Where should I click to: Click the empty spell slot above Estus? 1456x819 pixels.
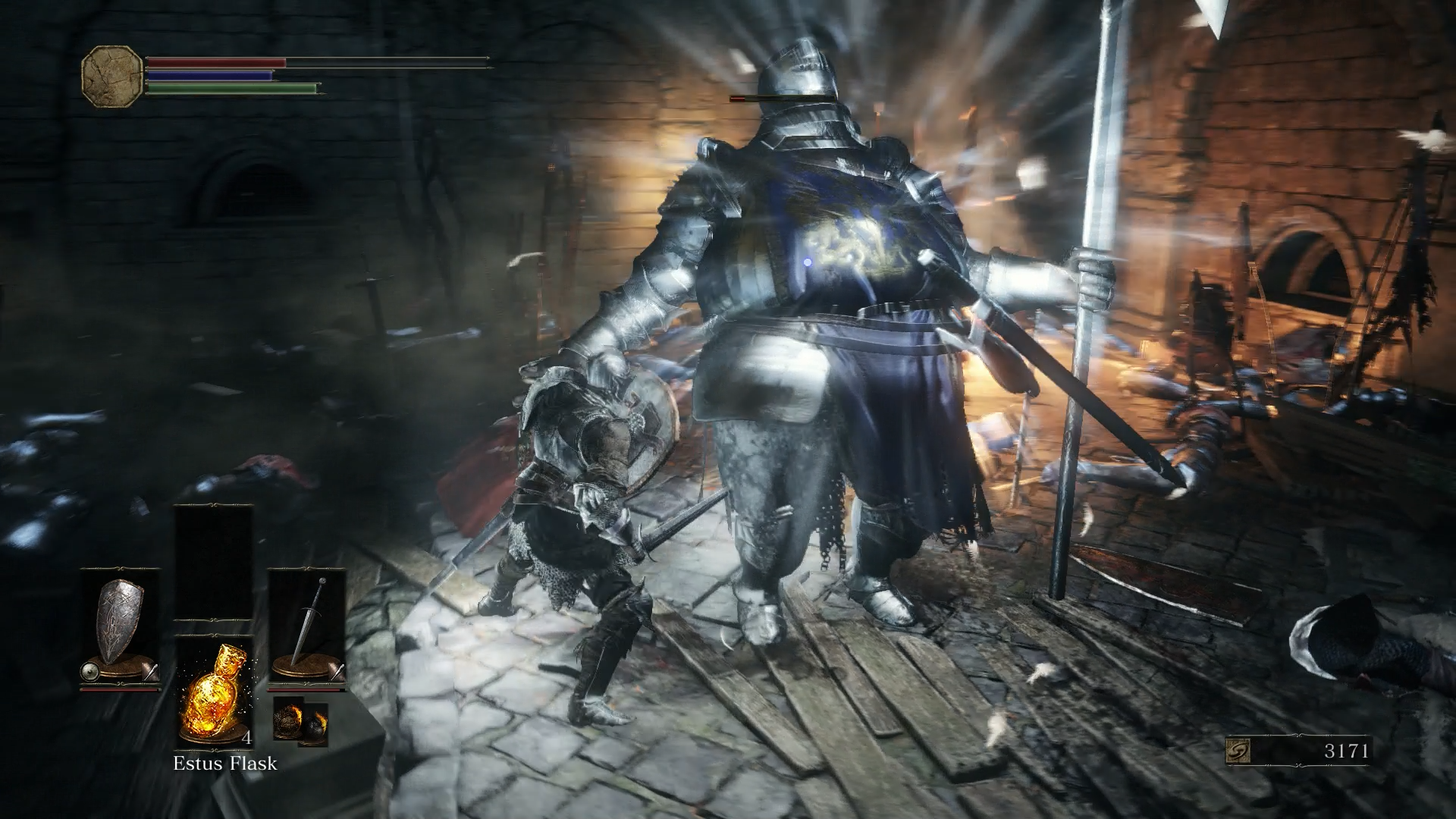[x=213, y=561]
